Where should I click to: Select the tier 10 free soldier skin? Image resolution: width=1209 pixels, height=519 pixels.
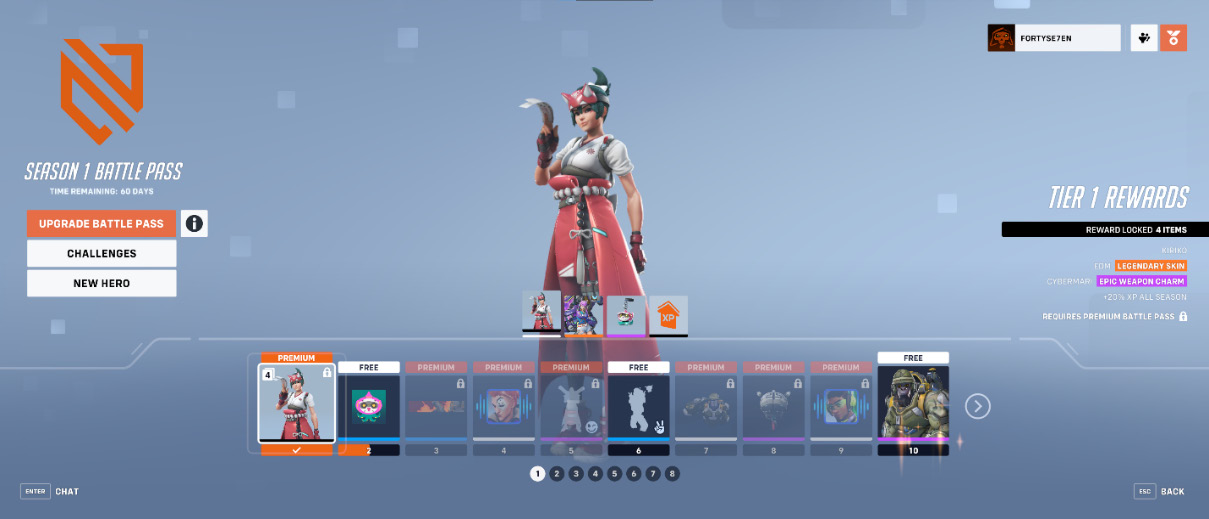(x=912, y=402)
